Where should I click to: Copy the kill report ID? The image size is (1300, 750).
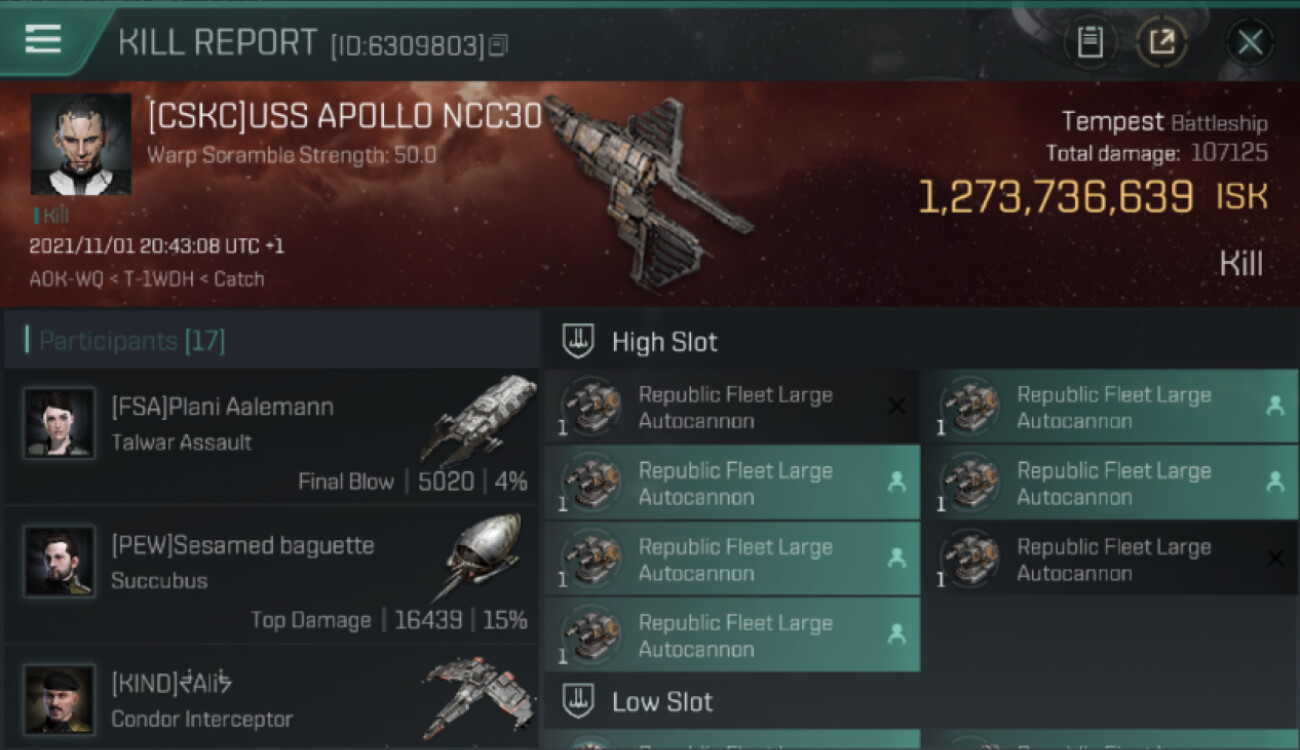point(498,45)
